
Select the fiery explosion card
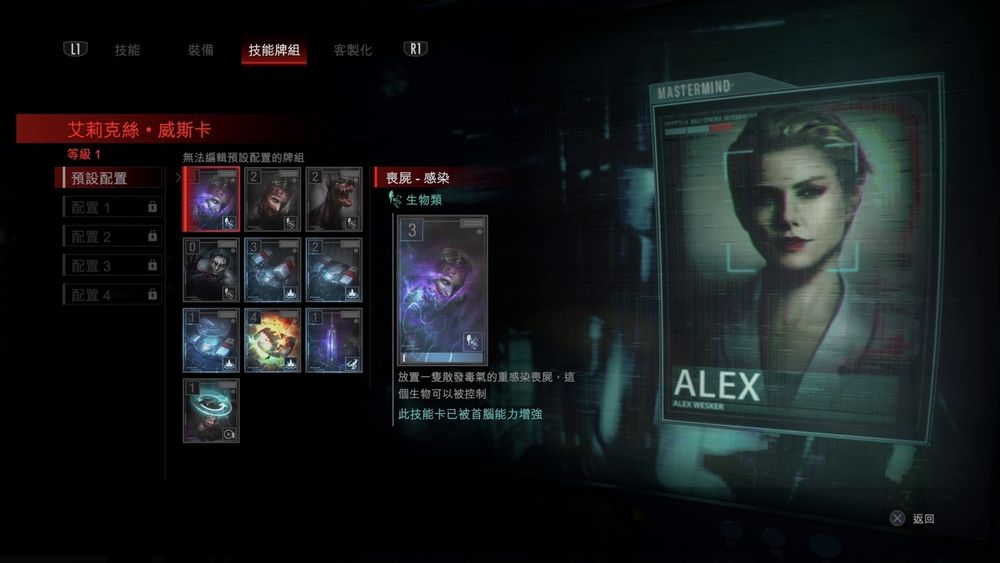(272, 340)
